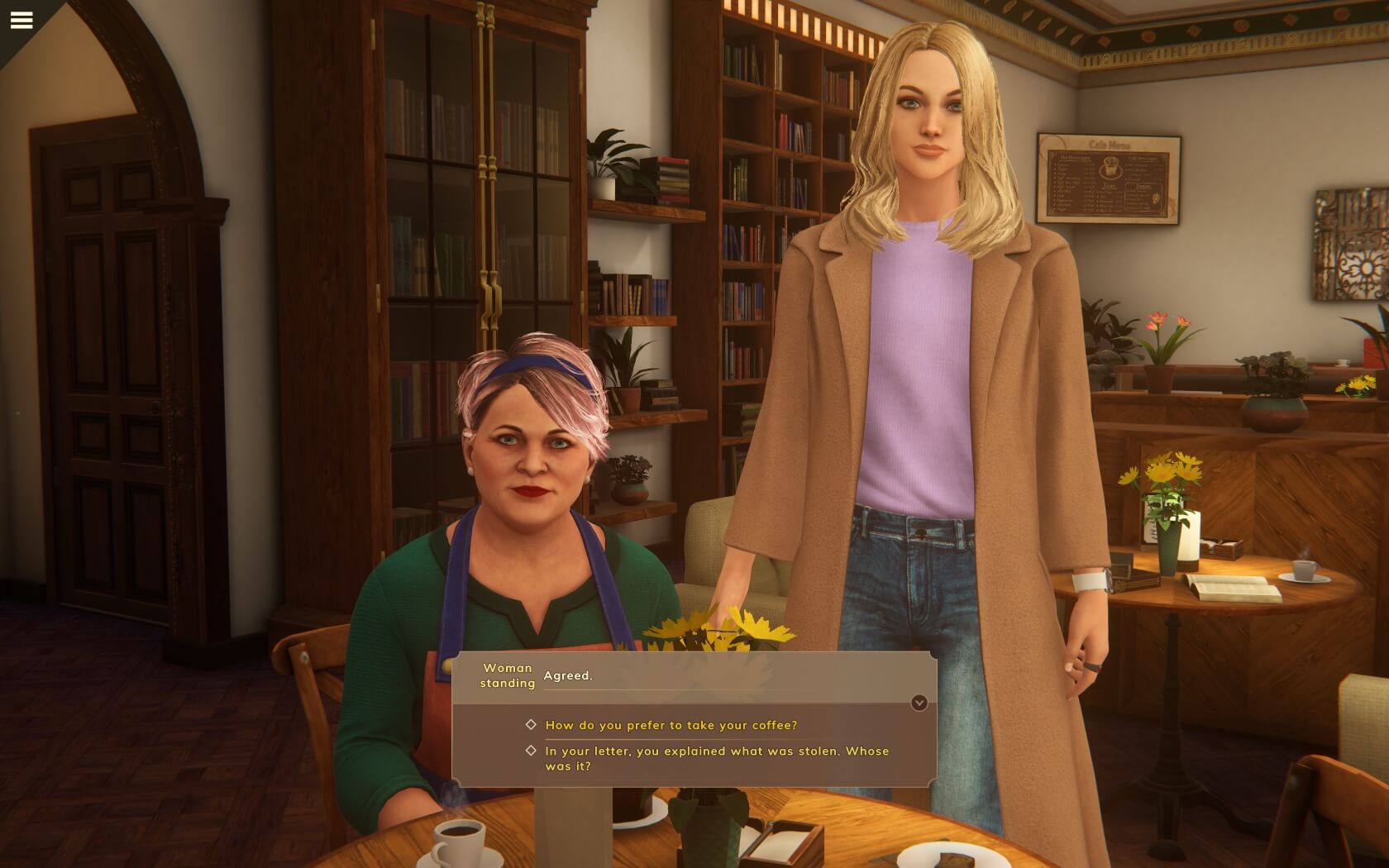
Task: Click the dialogue box down-arrow button
Action: [x=919, y=703]
